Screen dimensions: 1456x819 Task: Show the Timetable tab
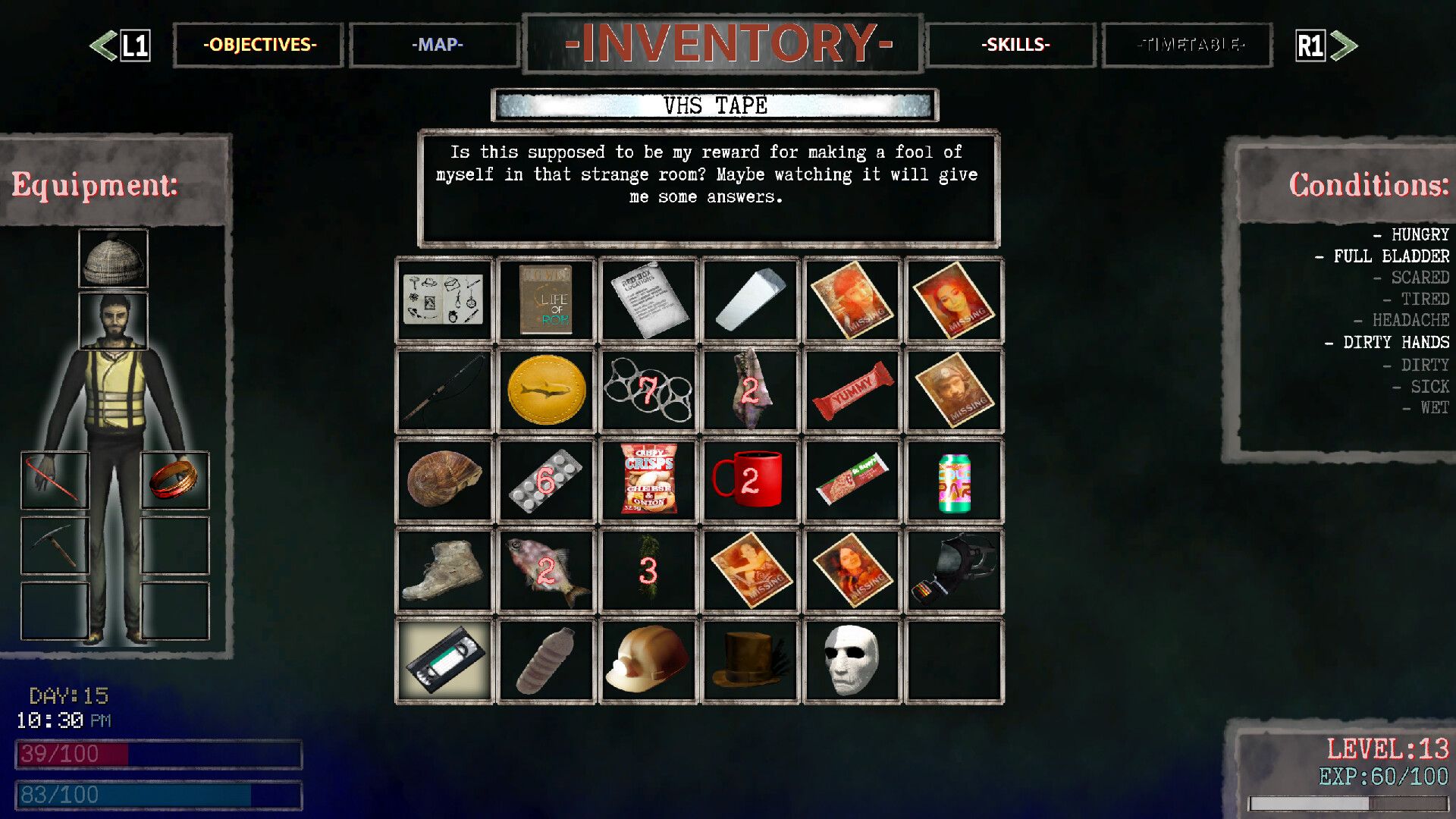point(1189,45)
